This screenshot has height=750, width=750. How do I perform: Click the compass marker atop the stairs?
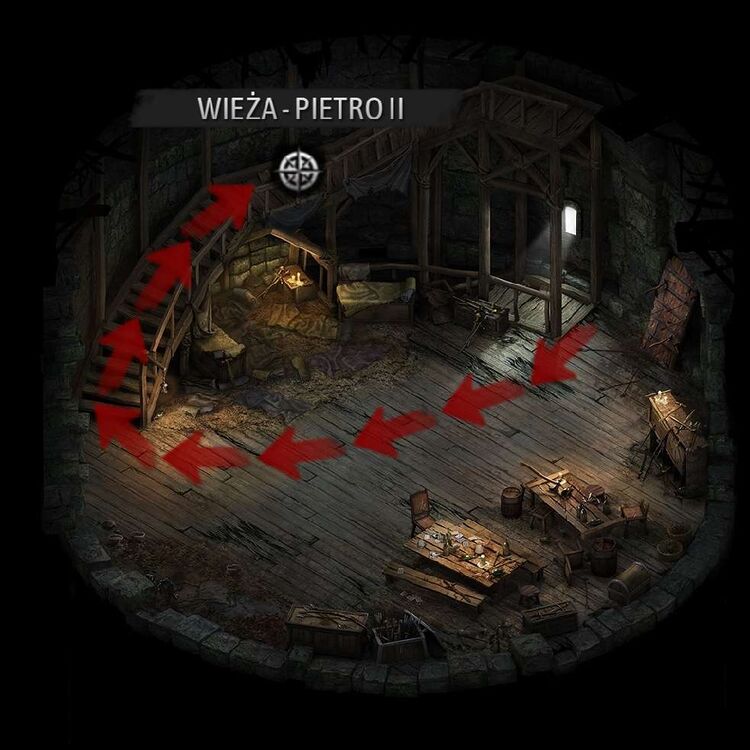[297, 170]
